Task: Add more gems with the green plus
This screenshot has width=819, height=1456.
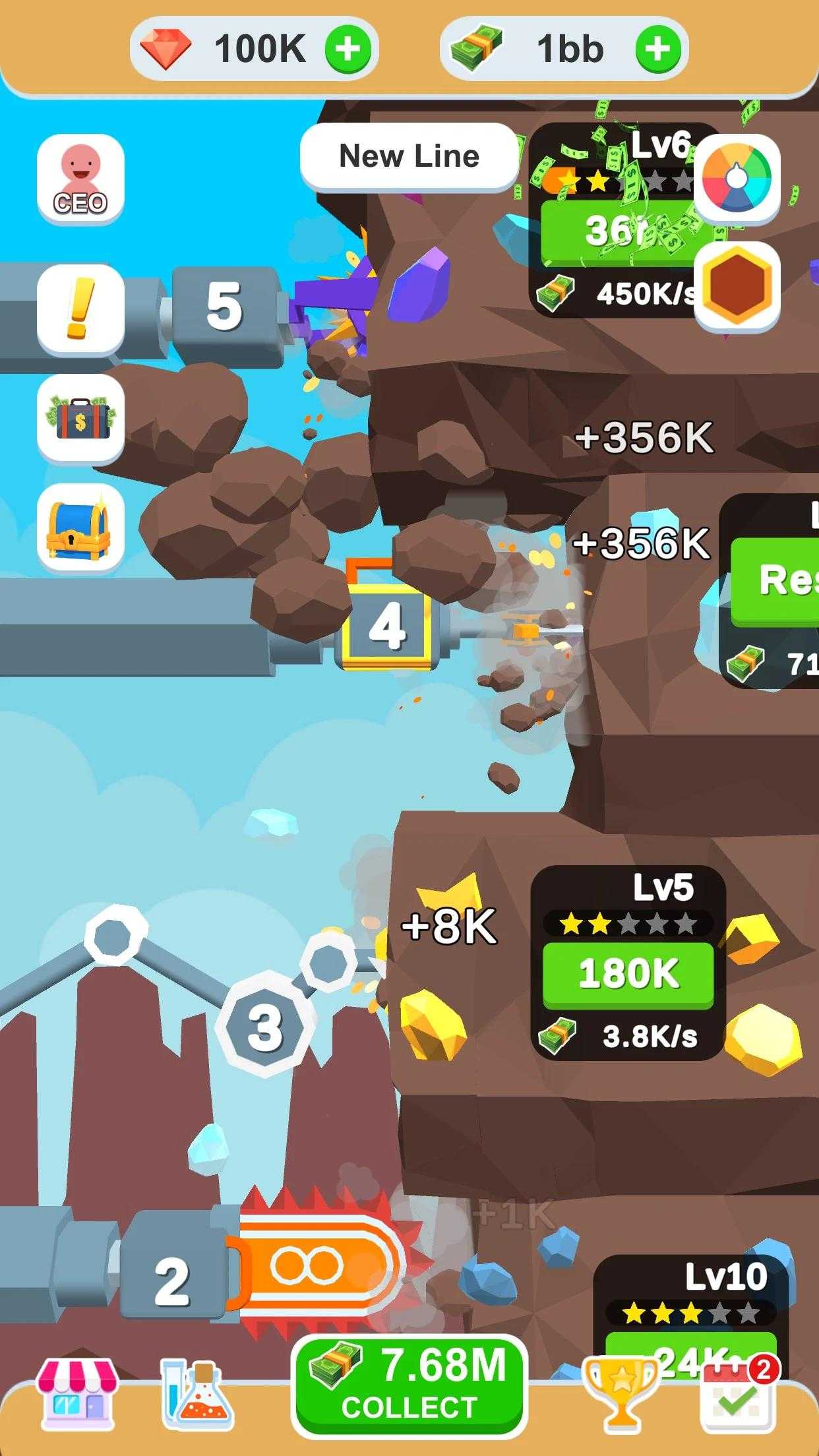Action: coord(348,49)
